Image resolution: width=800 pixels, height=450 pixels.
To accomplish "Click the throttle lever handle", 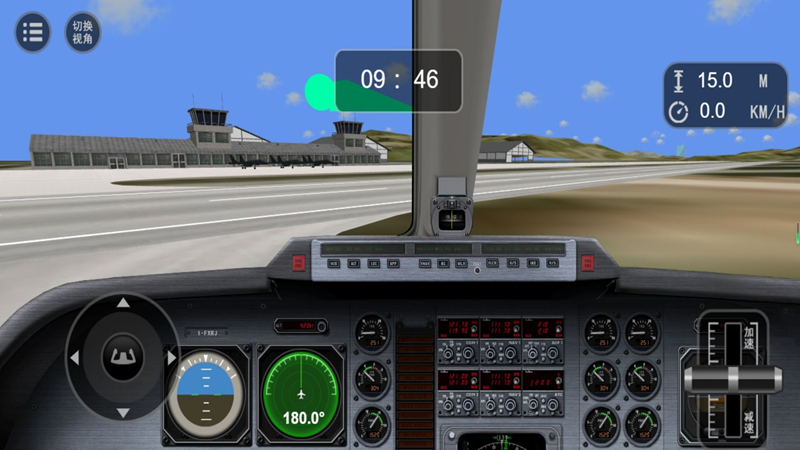I will coord(733,379).
